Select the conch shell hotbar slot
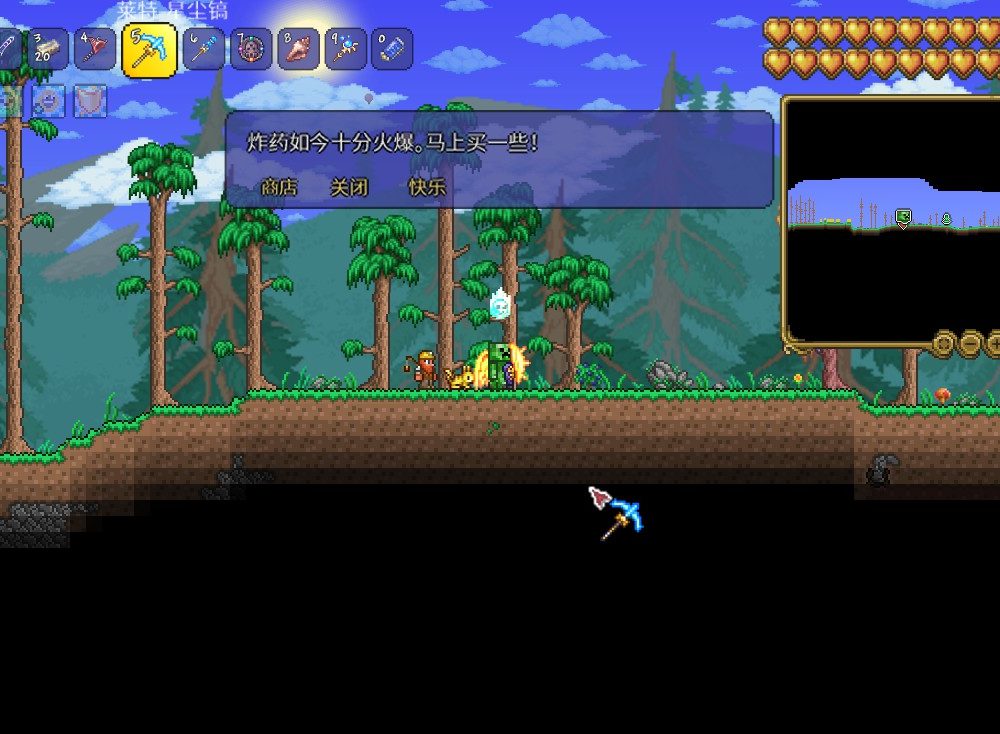The image size is (1000, 734). 298,49
